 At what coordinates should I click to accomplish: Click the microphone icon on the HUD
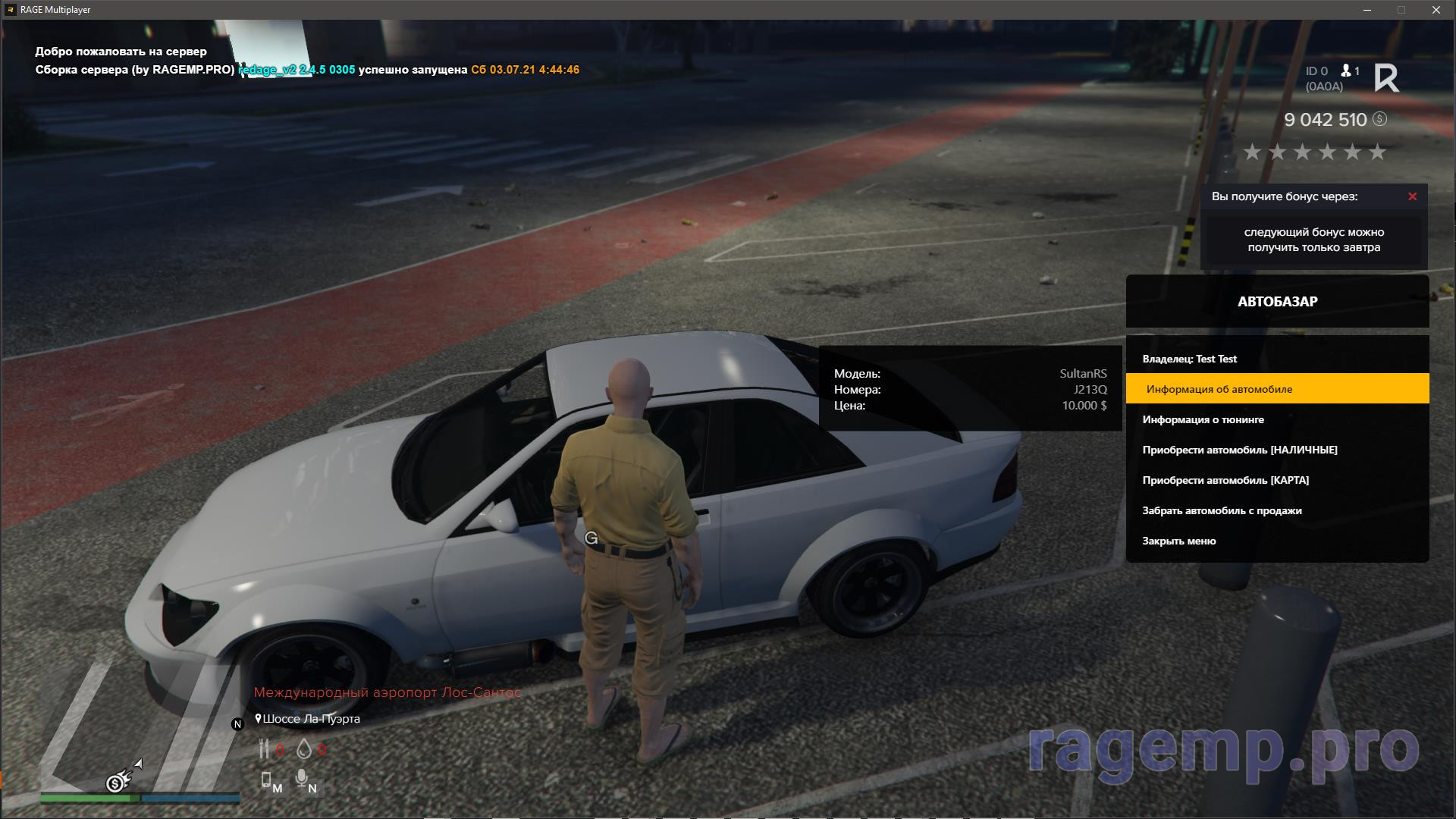click(303, 779)
